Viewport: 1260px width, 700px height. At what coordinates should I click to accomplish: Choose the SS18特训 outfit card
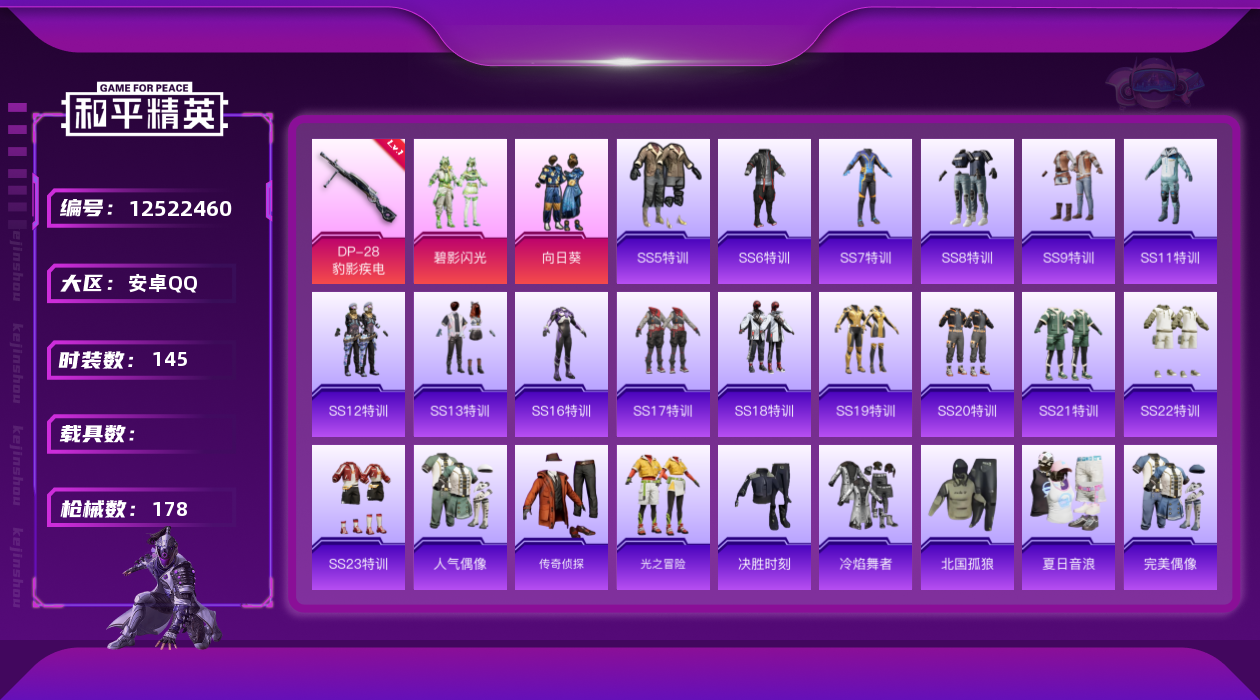click(764, 364)
